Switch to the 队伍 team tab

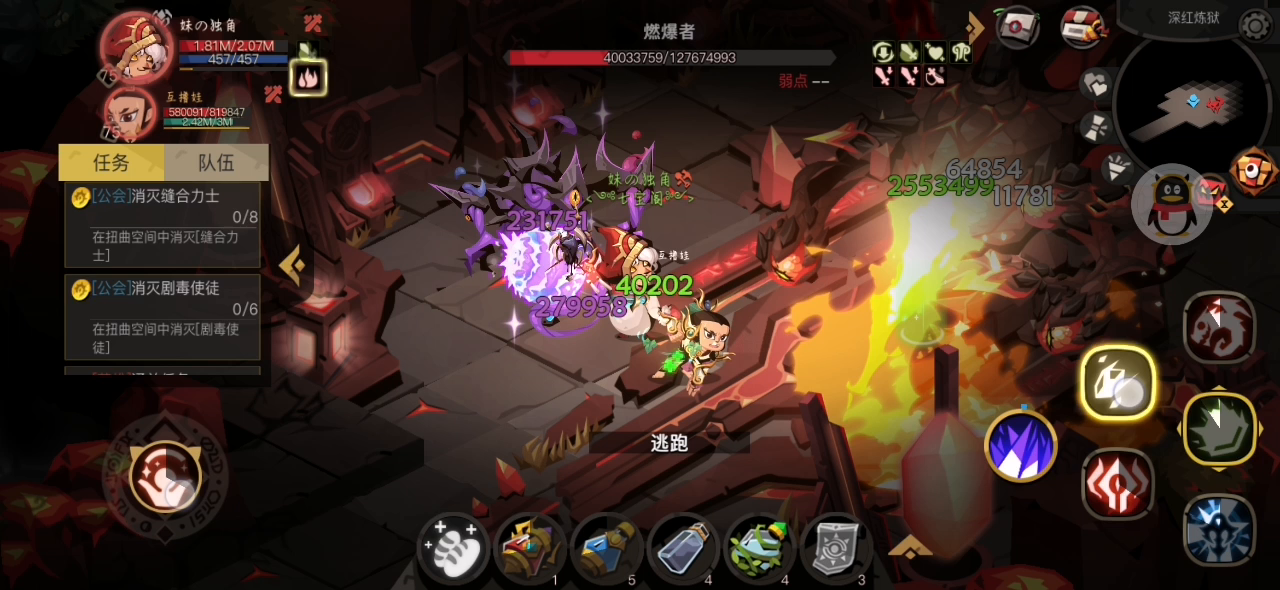pyautogui.click(x=216, y=162)
